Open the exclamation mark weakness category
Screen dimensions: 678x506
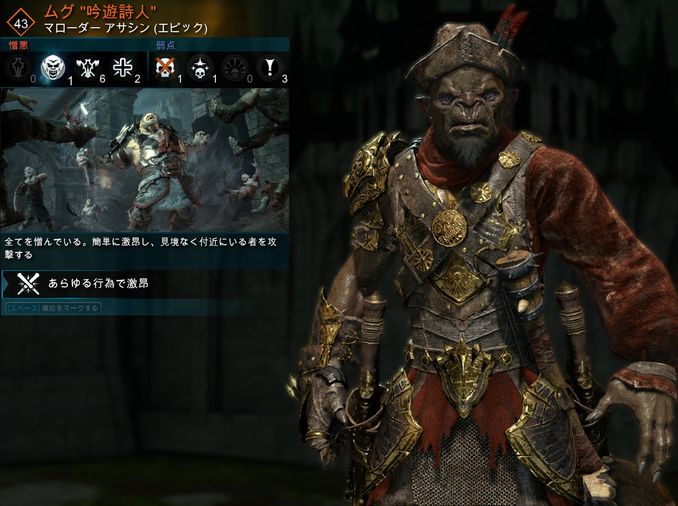point(271,68)
